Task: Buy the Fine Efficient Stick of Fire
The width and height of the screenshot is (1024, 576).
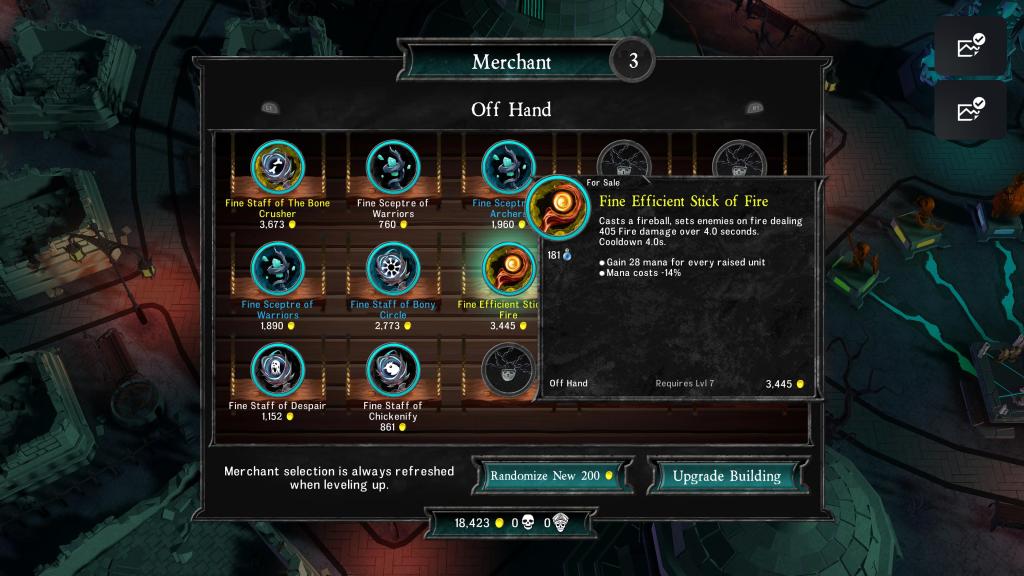Action: coord(506,269)
